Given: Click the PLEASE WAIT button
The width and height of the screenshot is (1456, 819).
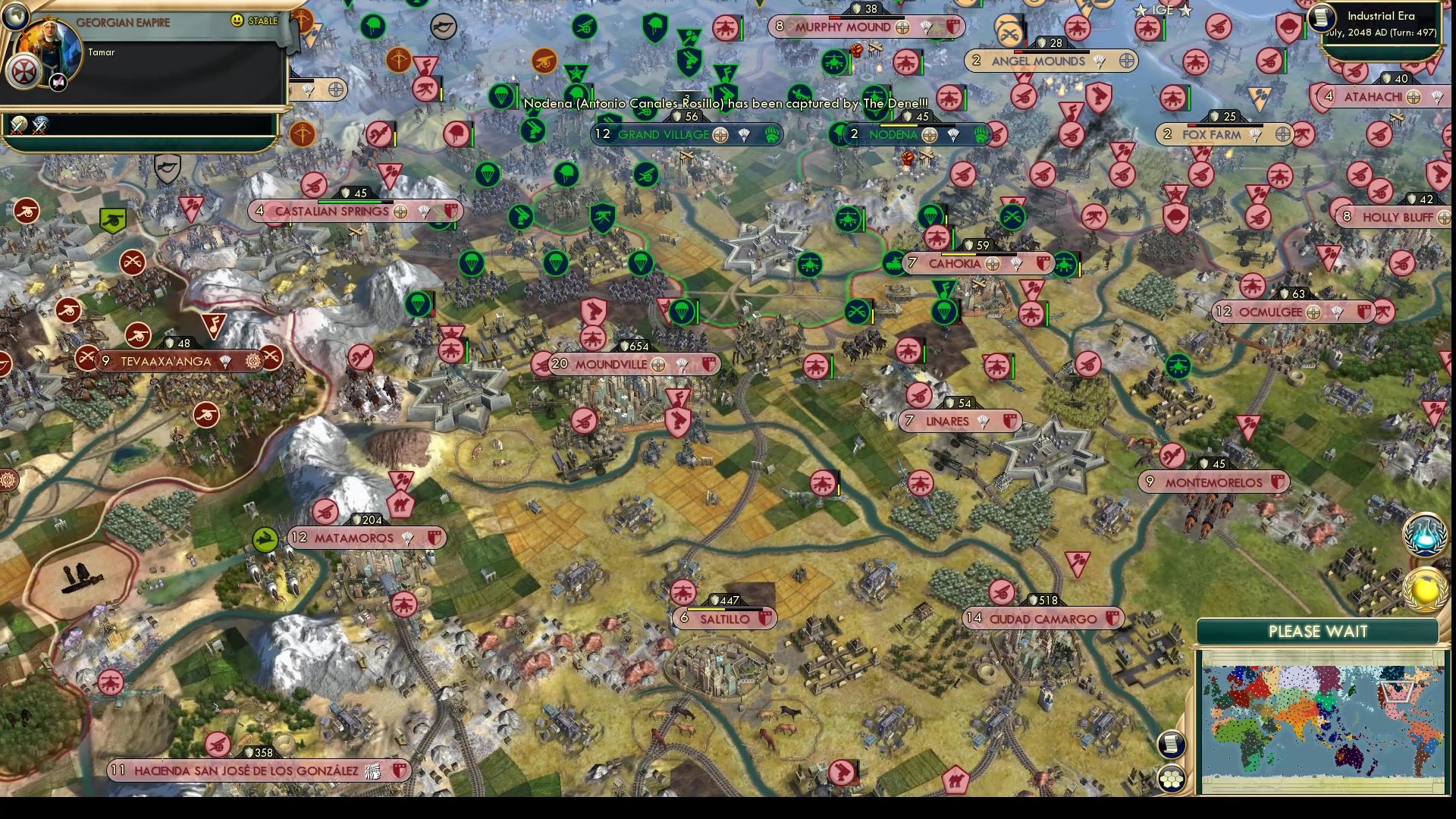Looking at the screenshot, I should (1318, 630).
